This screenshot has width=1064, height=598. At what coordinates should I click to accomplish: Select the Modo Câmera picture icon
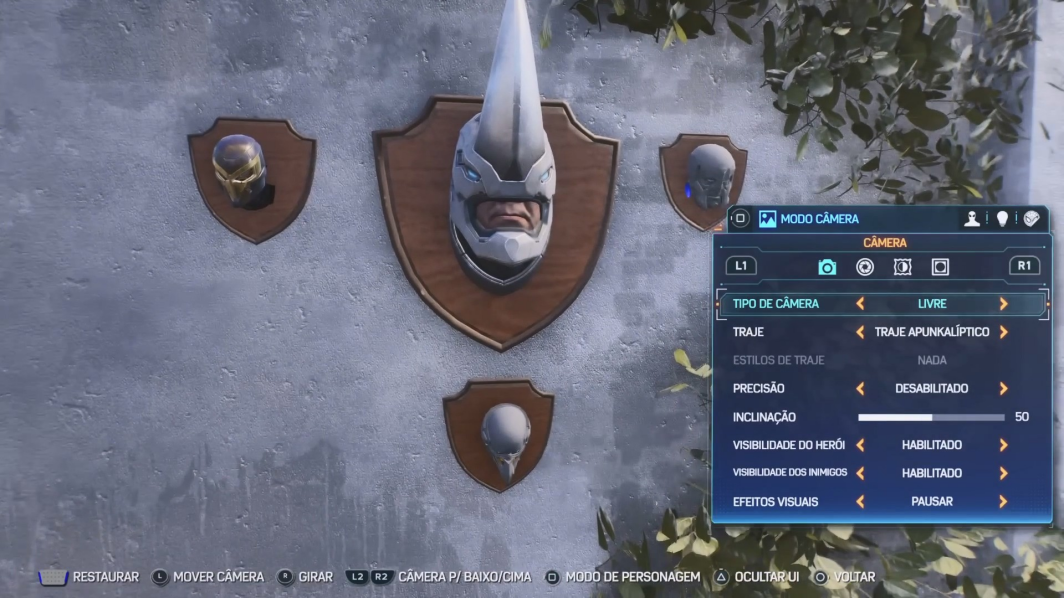(x=767, y=219)
